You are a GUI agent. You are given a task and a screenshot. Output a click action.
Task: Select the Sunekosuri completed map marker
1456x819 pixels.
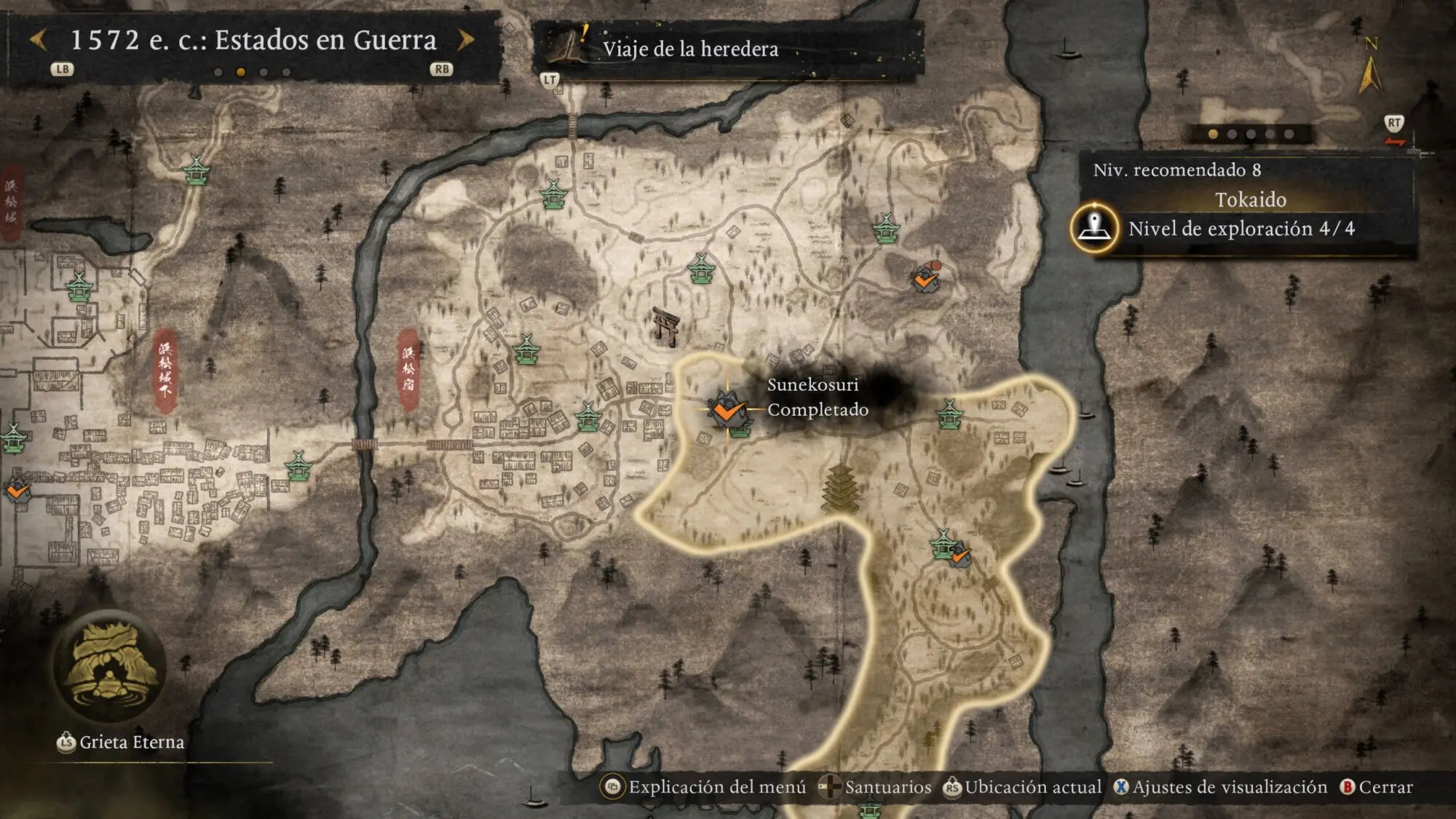coord(727,410)
